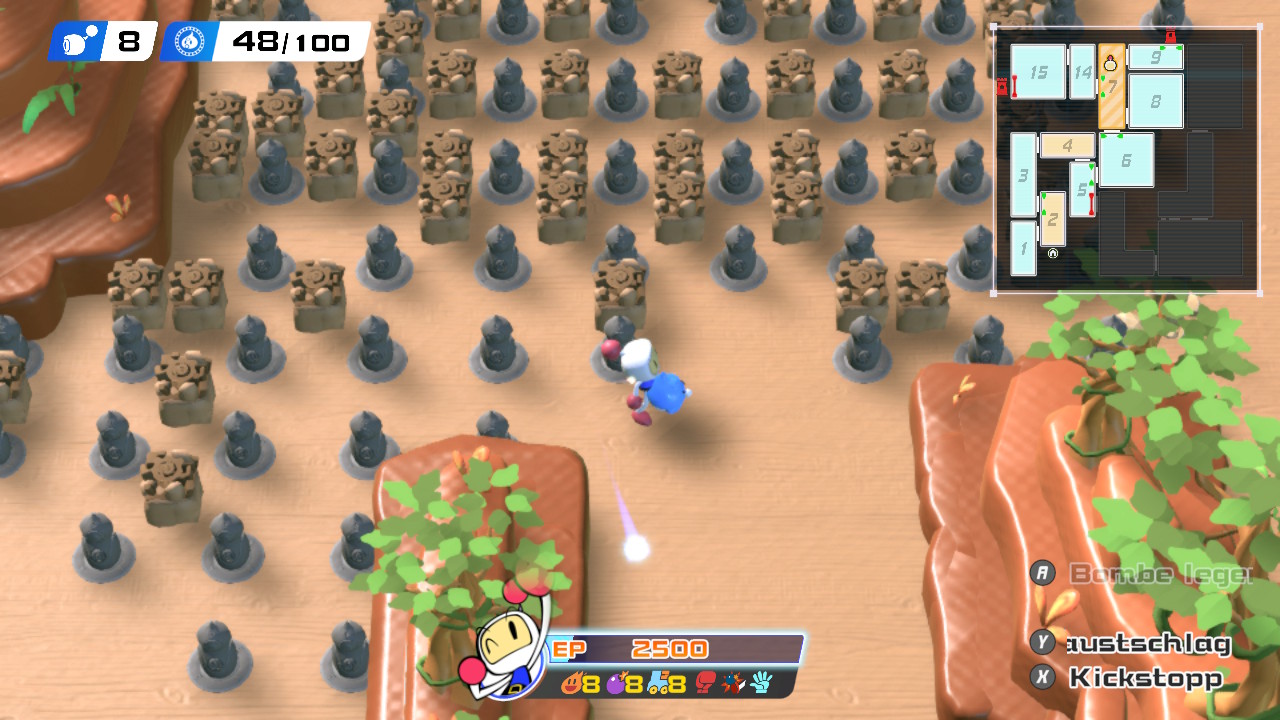This screenshot has width=1280, height=720.
Task: Click room 1 on the minimap
Action: click(x=1023, y=248)
